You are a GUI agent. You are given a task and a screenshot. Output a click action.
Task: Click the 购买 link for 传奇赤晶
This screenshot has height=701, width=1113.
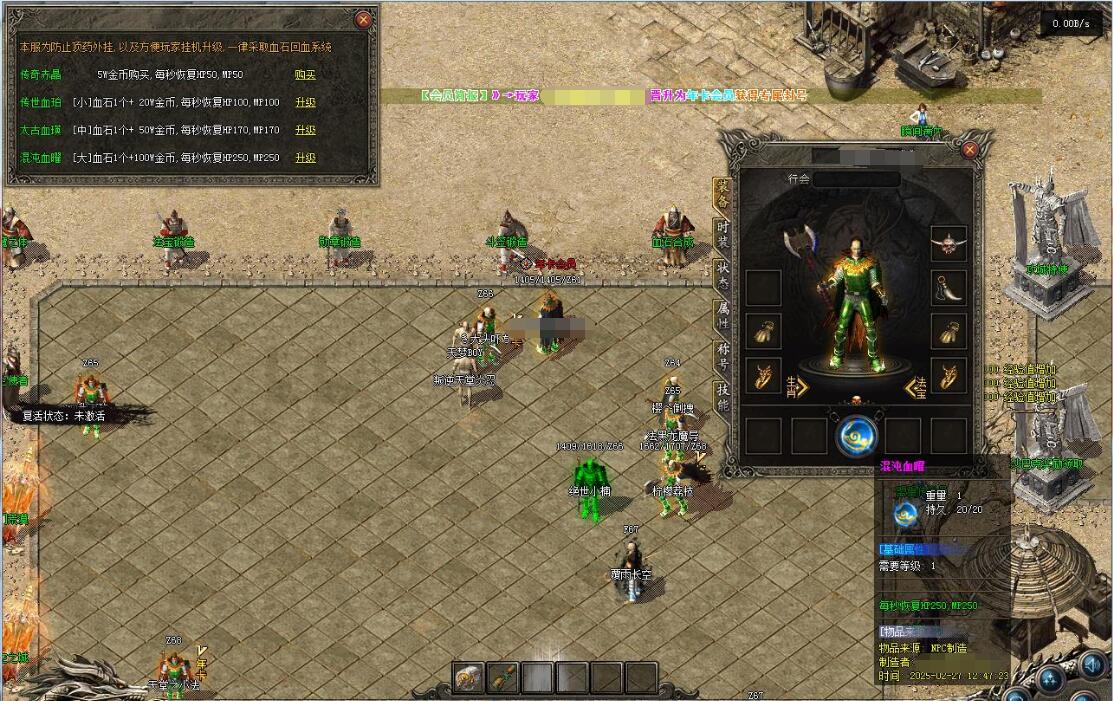click(x=305, y=74)
